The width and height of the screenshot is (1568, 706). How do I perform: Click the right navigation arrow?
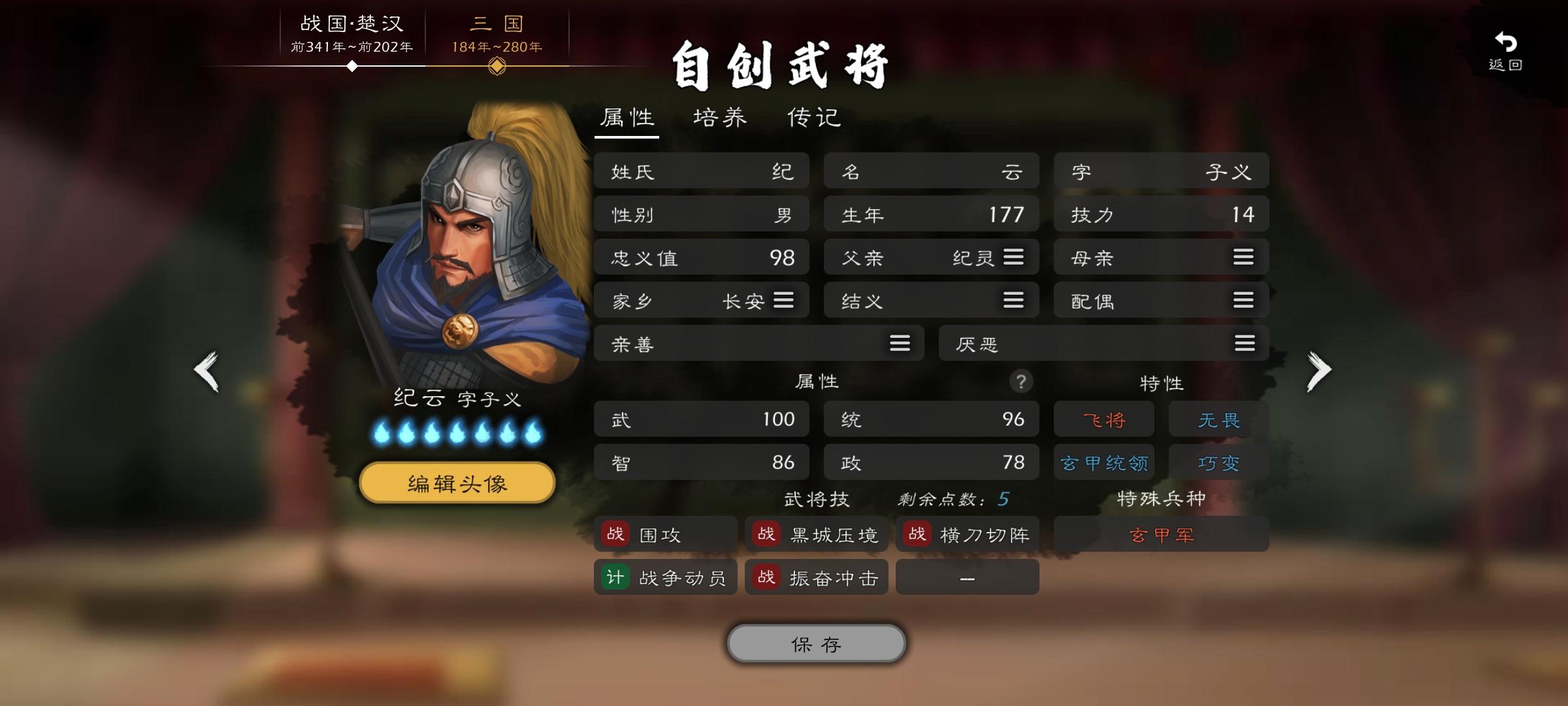[x=1320, y=370]
